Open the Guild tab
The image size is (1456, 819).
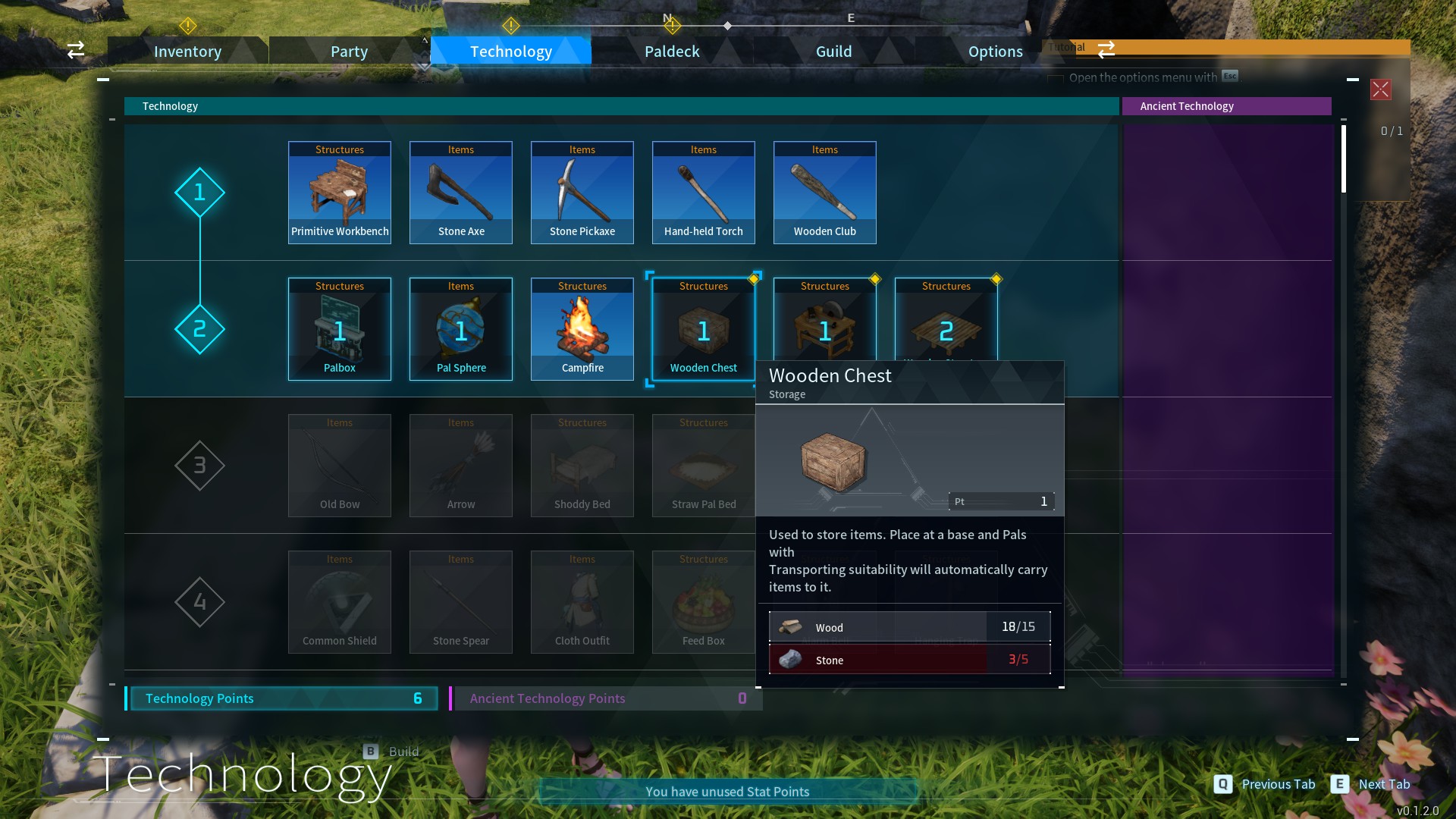(833, 52)
